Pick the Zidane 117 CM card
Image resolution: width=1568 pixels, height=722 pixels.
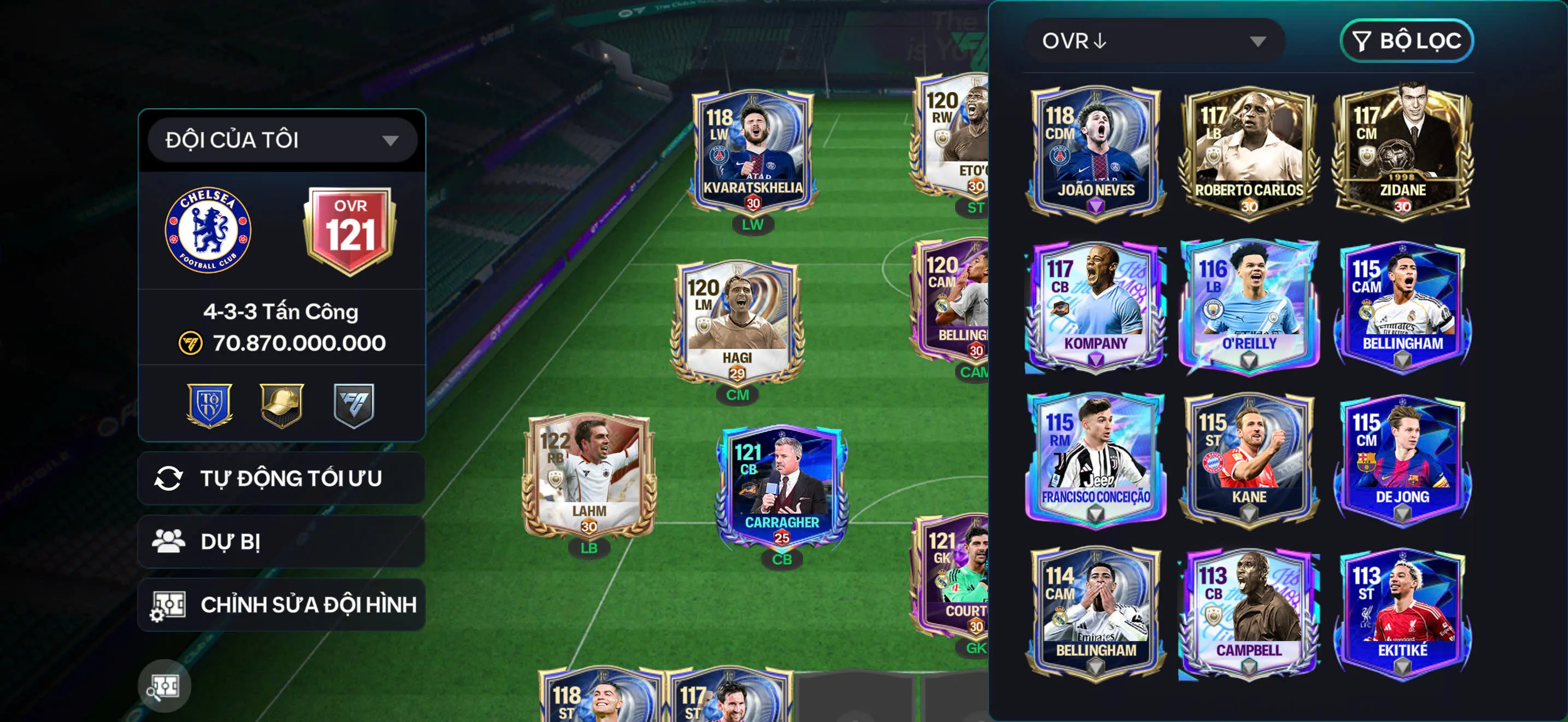(x=1402, y=150)
